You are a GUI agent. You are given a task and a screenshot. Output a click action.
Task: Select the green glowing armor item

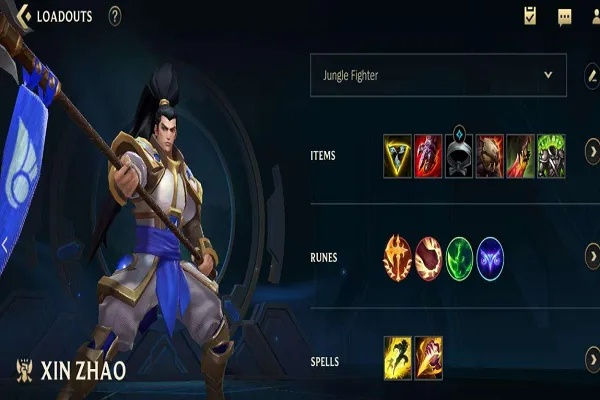(x=551, y=157)
